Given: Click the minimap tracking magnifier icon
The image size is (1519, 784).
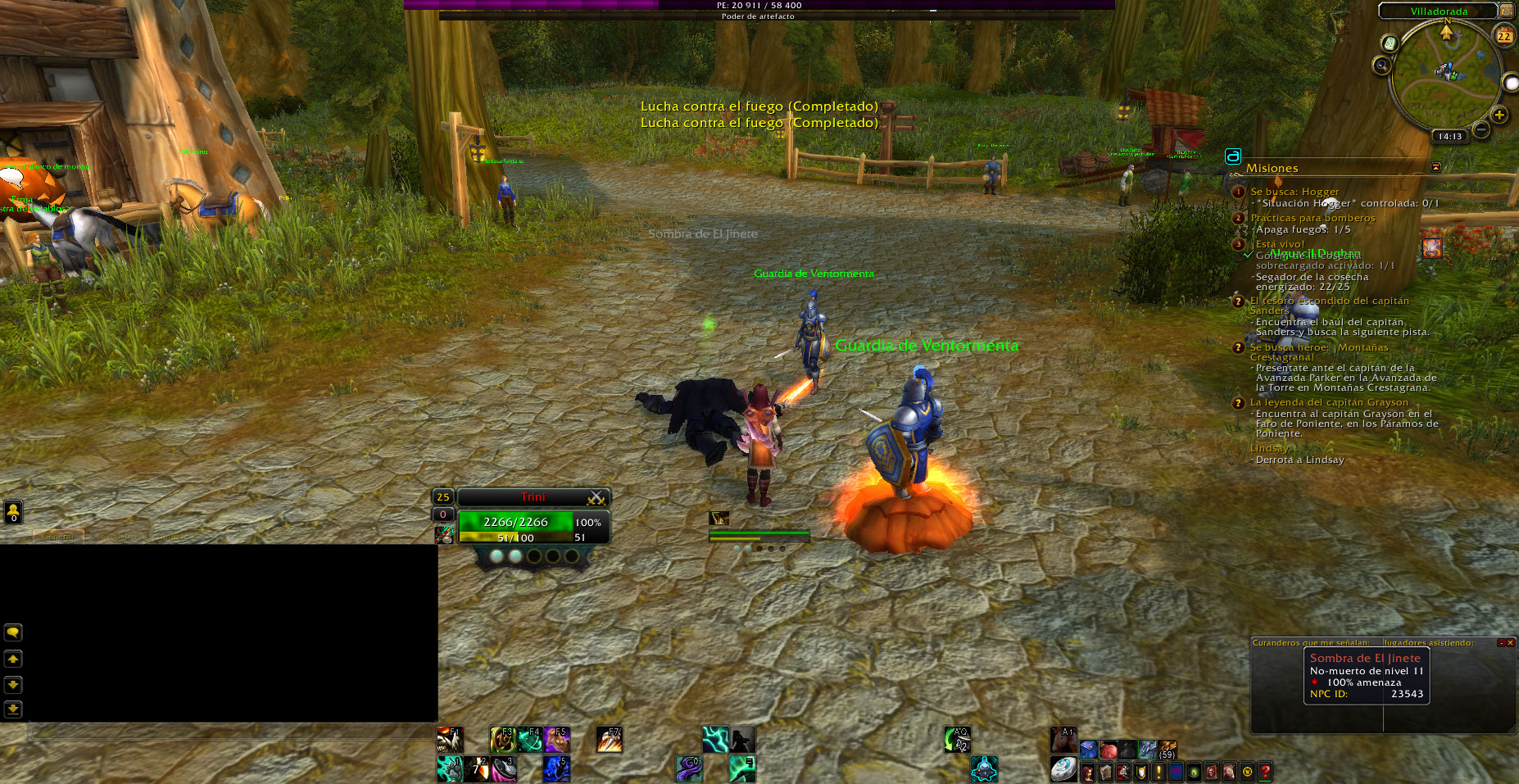Looking at the screenshot, I should point(1383,66).
